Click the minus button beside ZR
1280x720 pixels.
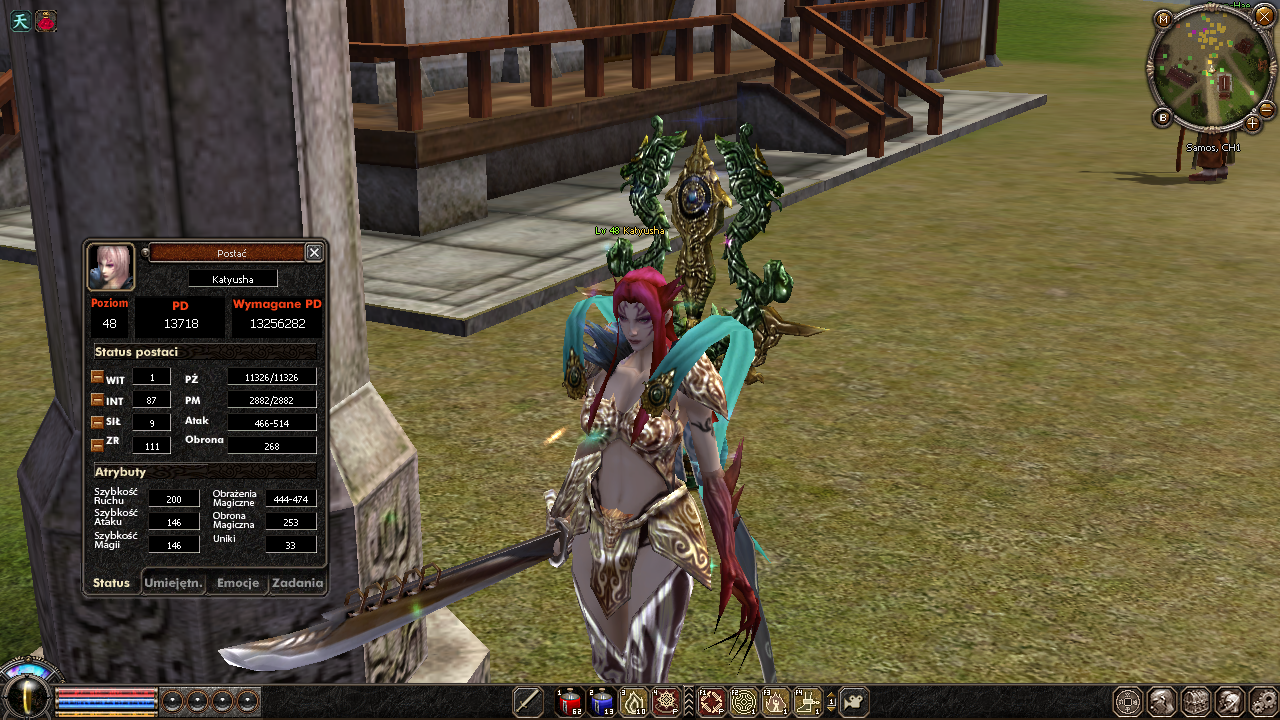point(97,444)
